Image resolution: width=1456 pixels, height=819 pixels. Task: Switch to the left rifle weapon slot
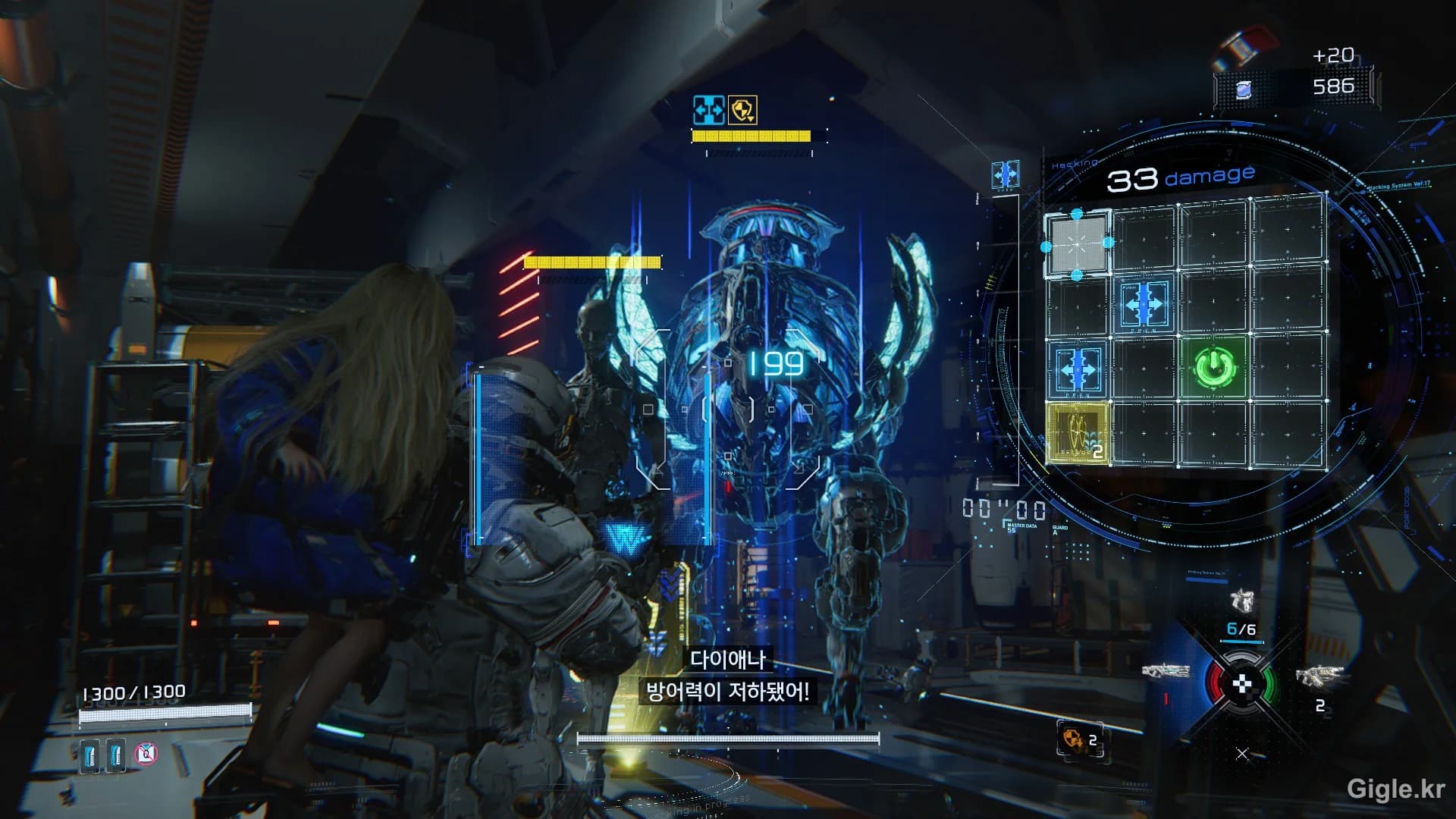1165,671
